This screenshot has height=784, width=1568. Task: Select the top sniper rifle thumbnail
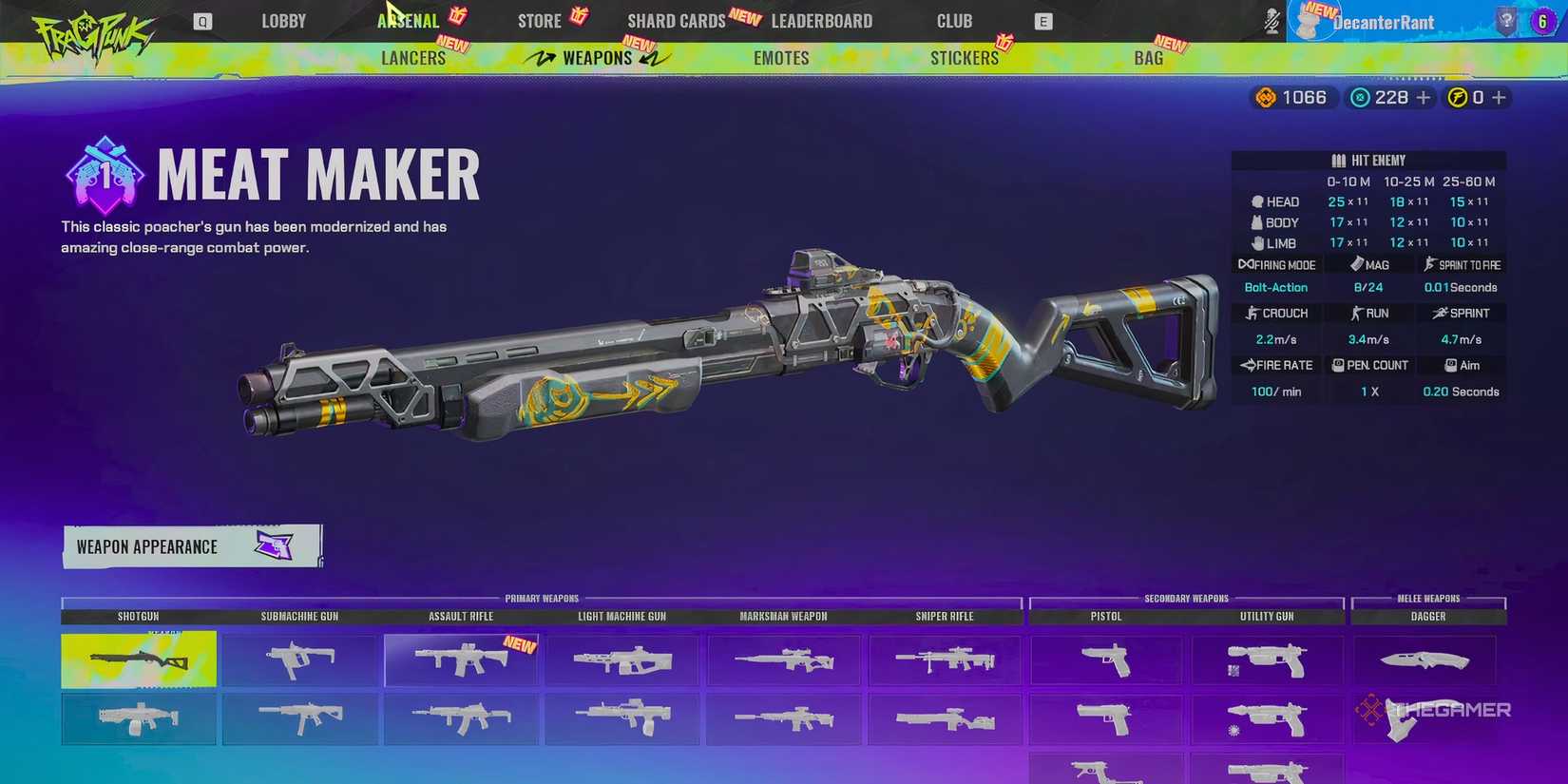tap(944, 659)
